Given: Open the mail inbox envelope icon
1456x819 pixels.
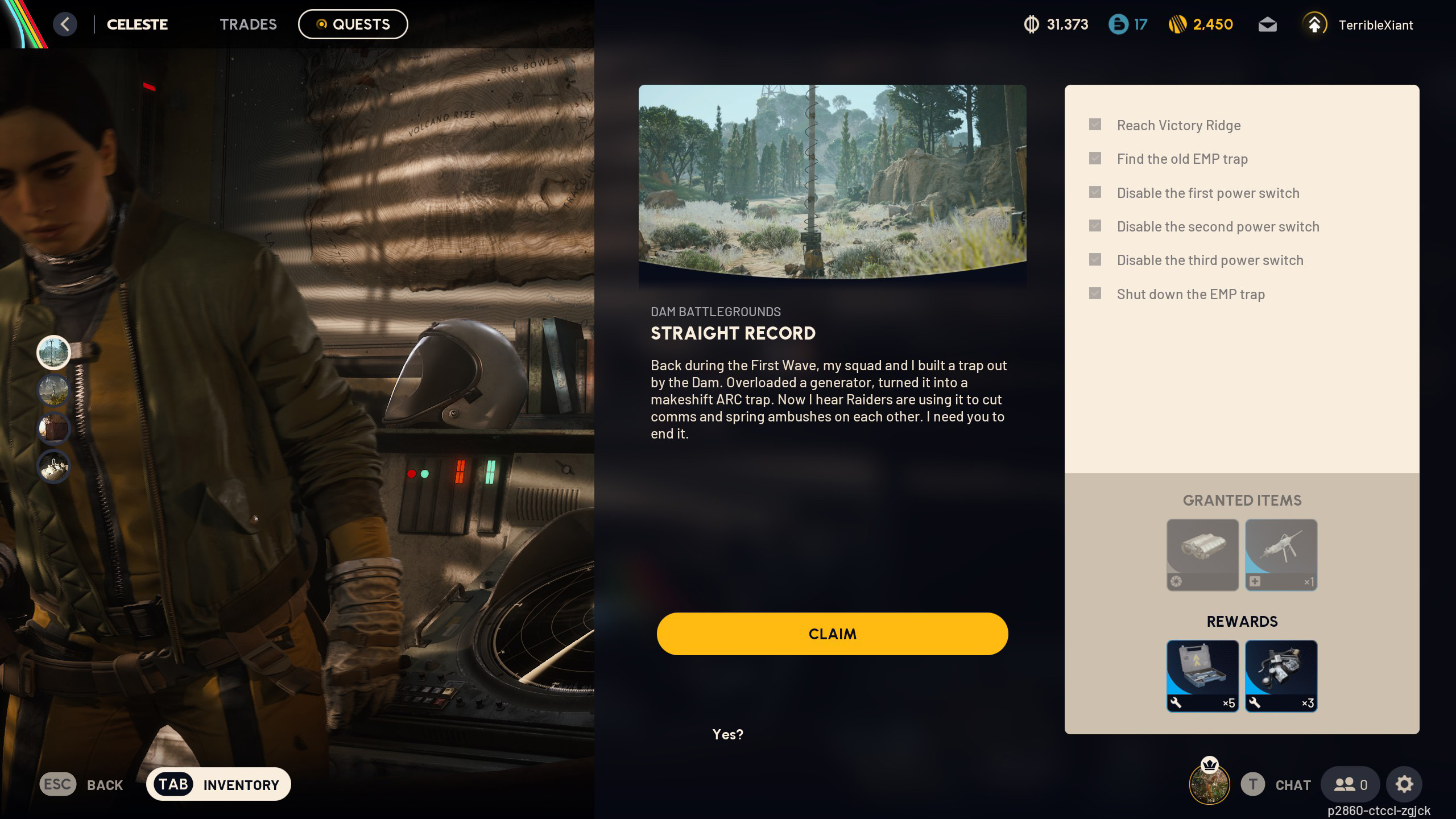Looking at the screenshot, I should point(1267,25).
